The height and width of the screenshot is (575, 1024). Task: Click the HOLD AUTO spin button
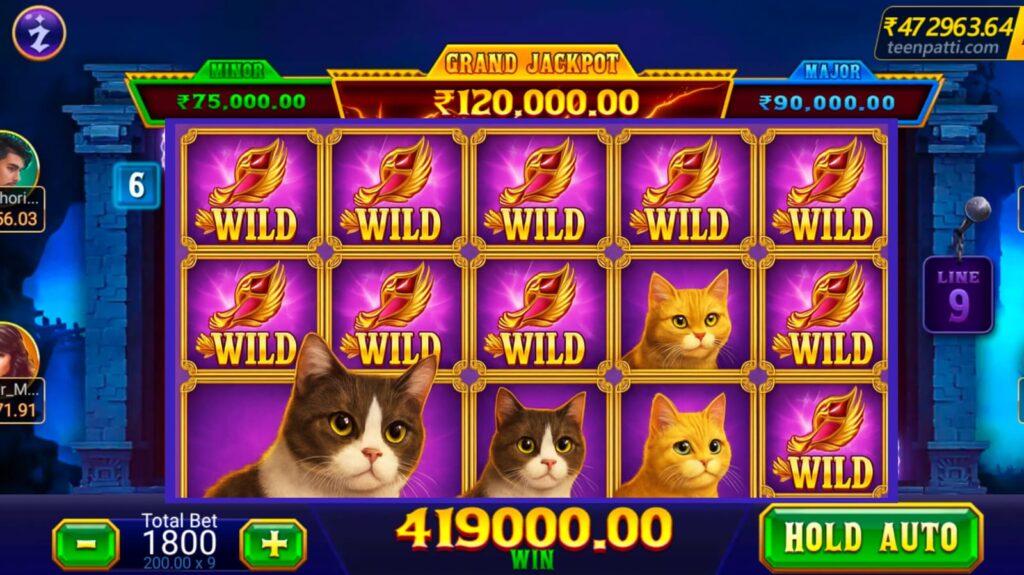(870, 538)
